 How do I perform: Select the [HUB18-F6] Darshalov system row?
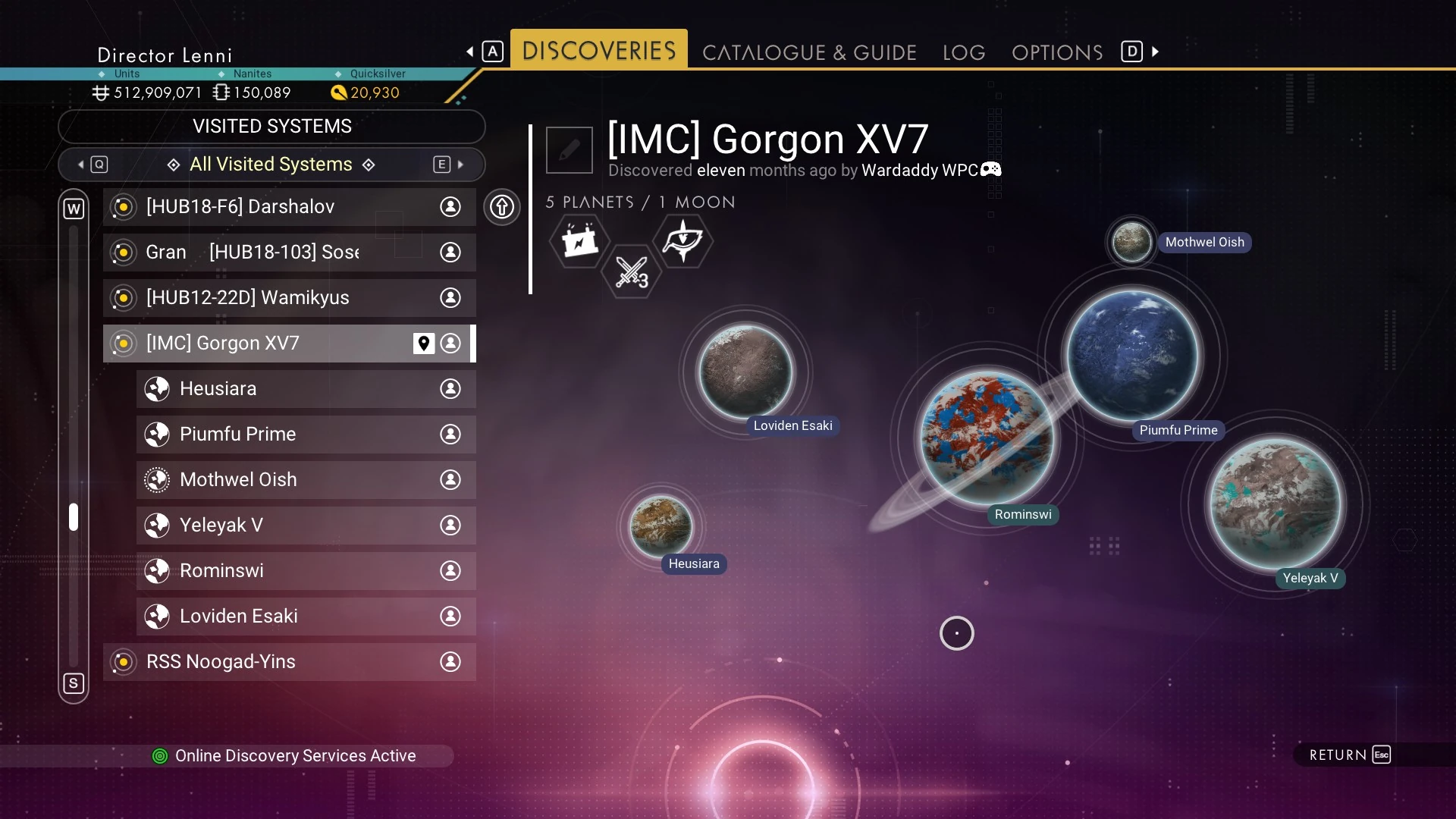click(x=289, y=207)
